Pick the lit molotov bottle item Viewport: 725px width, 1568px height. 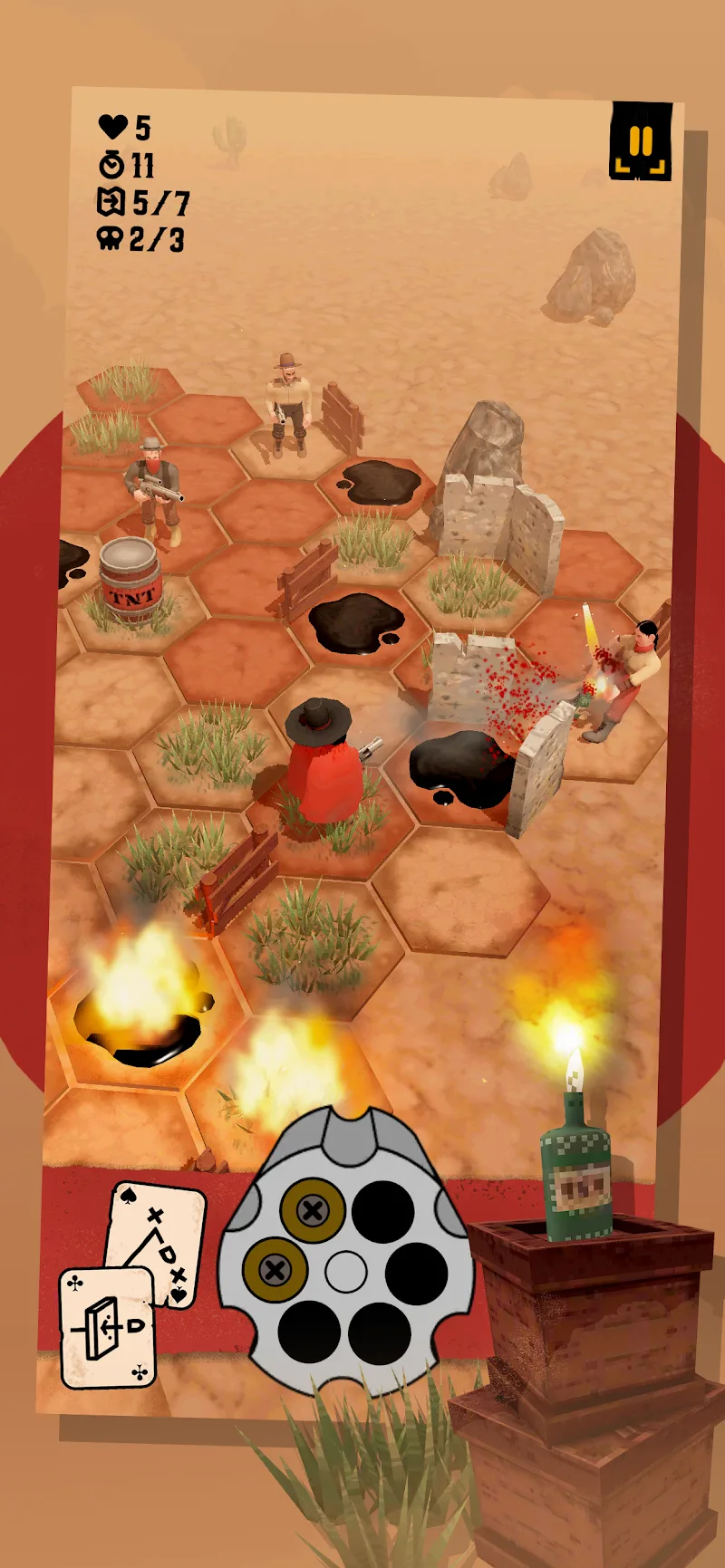[x=576, y=1164]
